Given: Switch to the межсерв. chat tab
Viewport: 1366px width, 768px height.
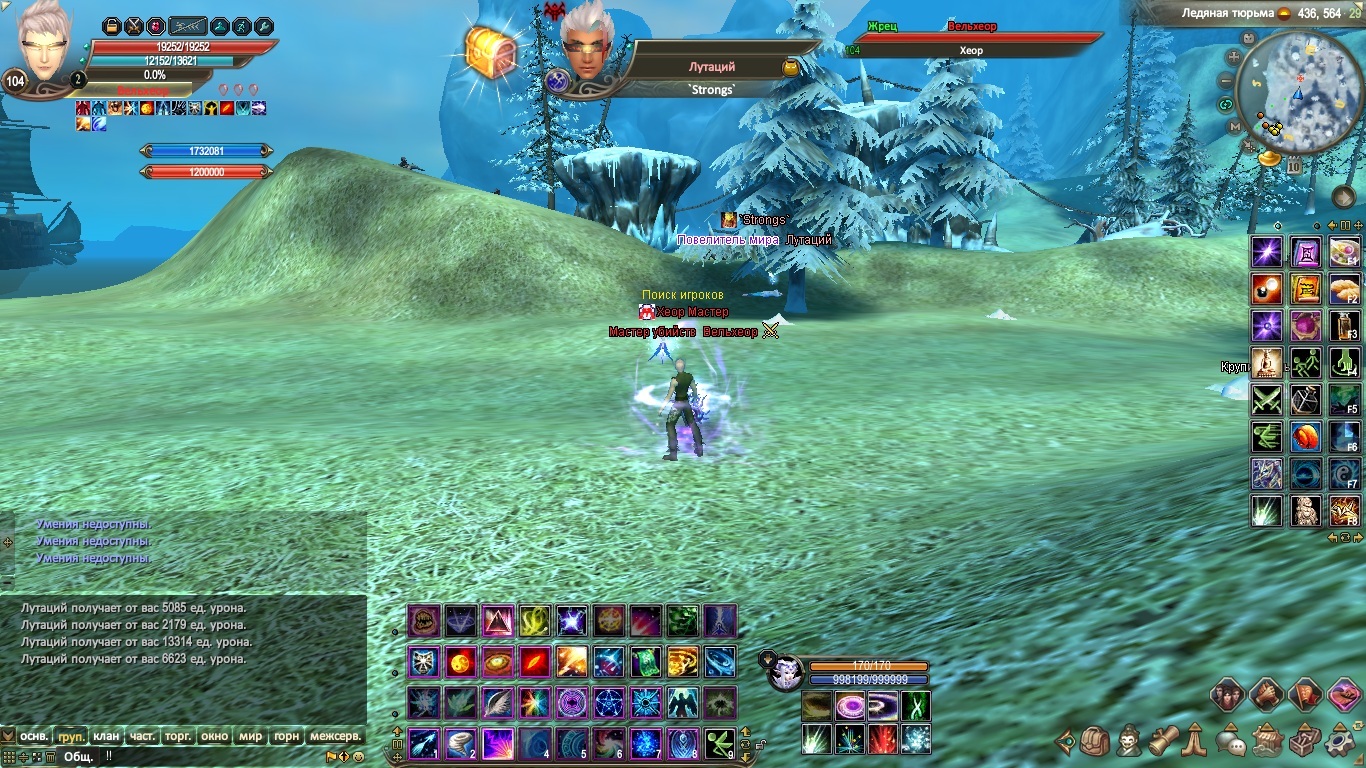Looking at the screenshot, I should (x=335, y=736).
